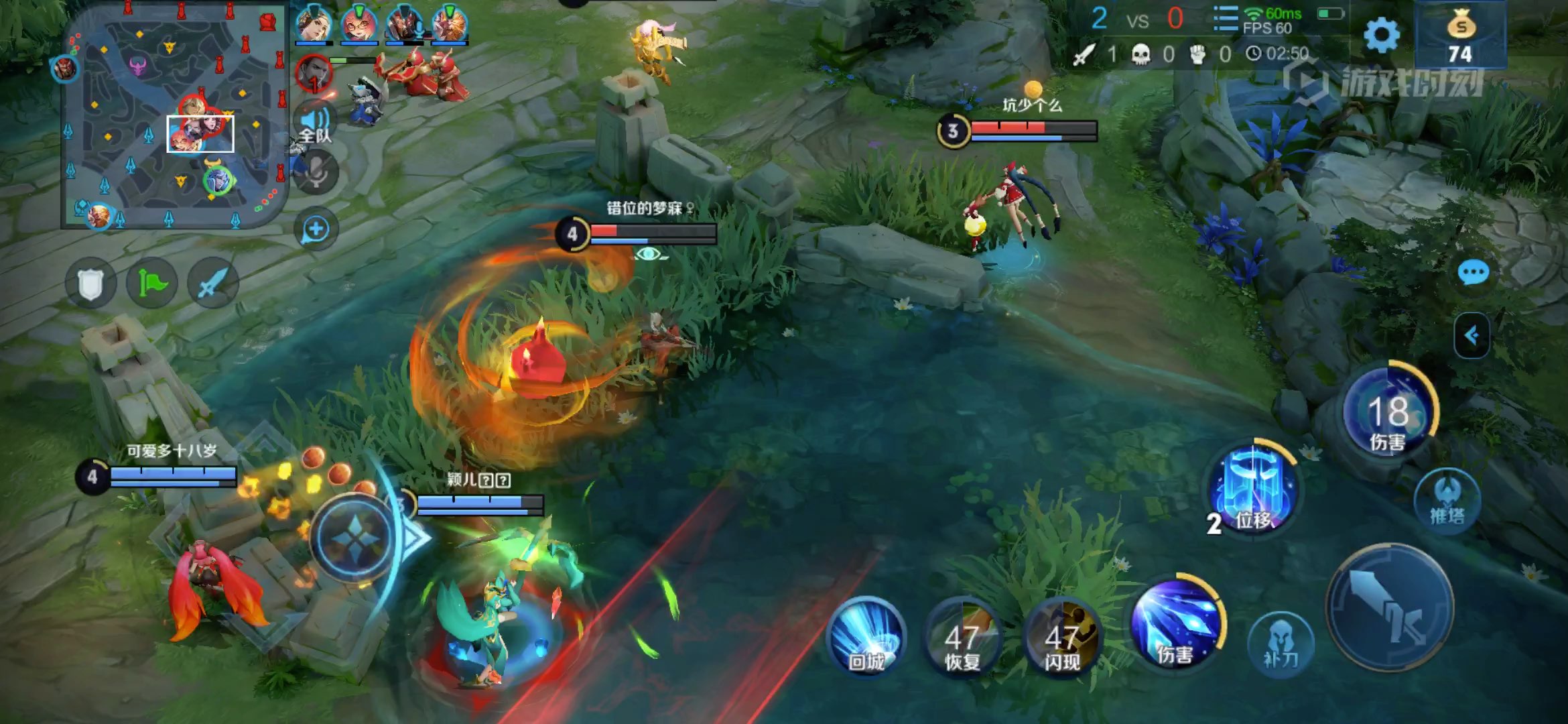Click the minimap
This screenshot has height=724, width=1568.
[x=174, y=117]
